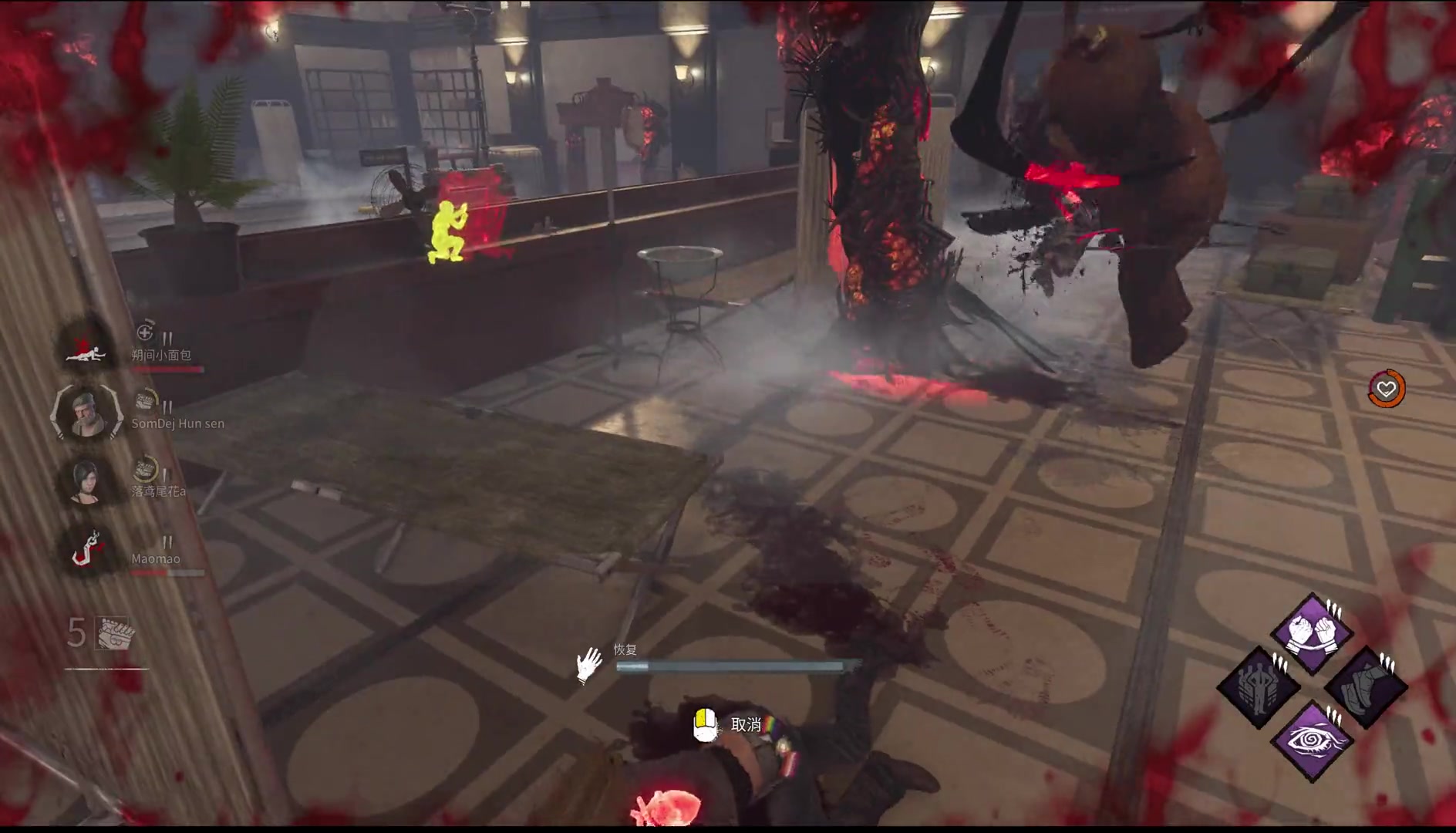Choose the group of figures perk icon

point(1258,687)
